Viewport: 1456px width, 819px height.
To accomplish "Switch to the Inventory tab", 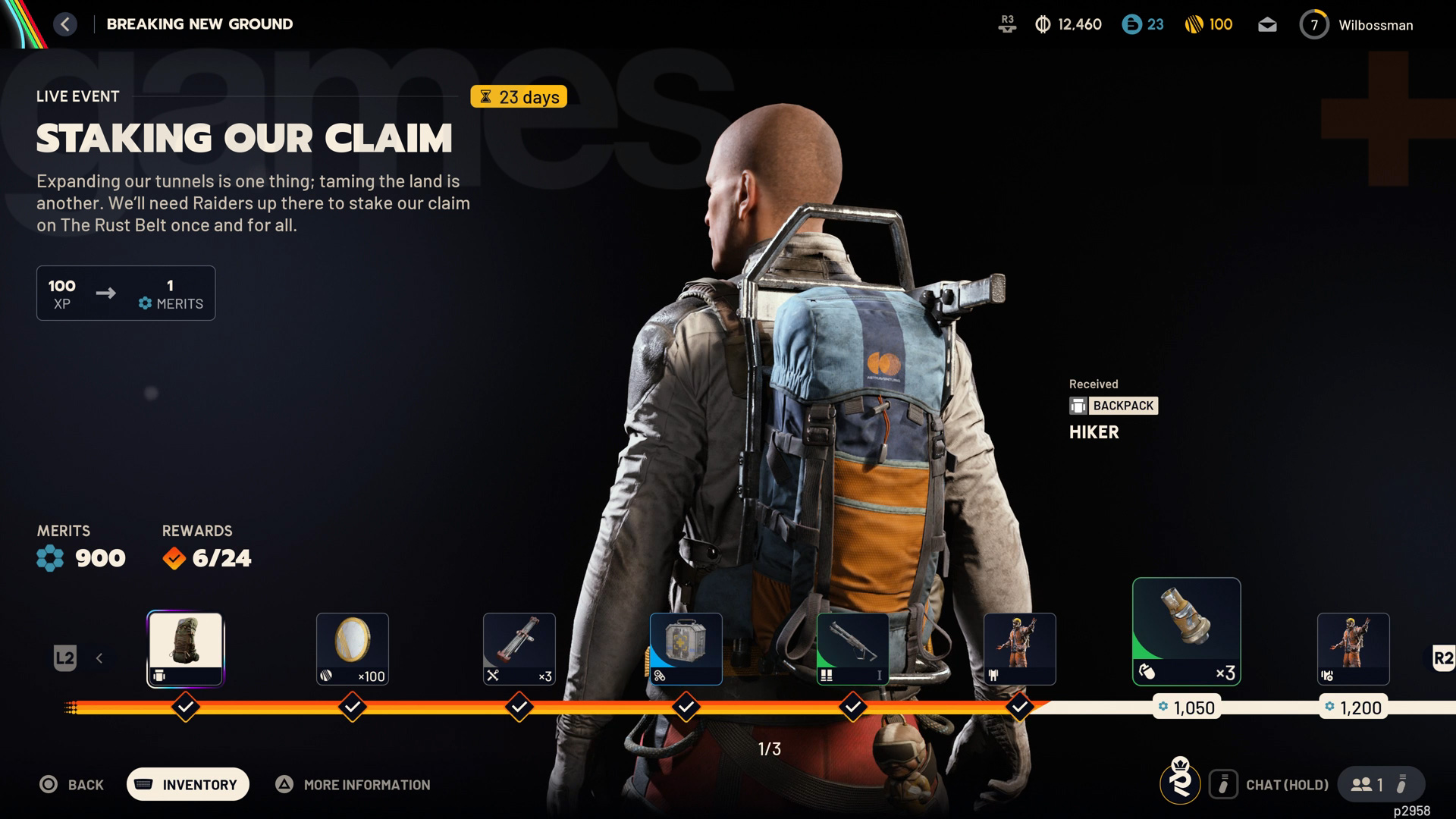I will point(187,784).
